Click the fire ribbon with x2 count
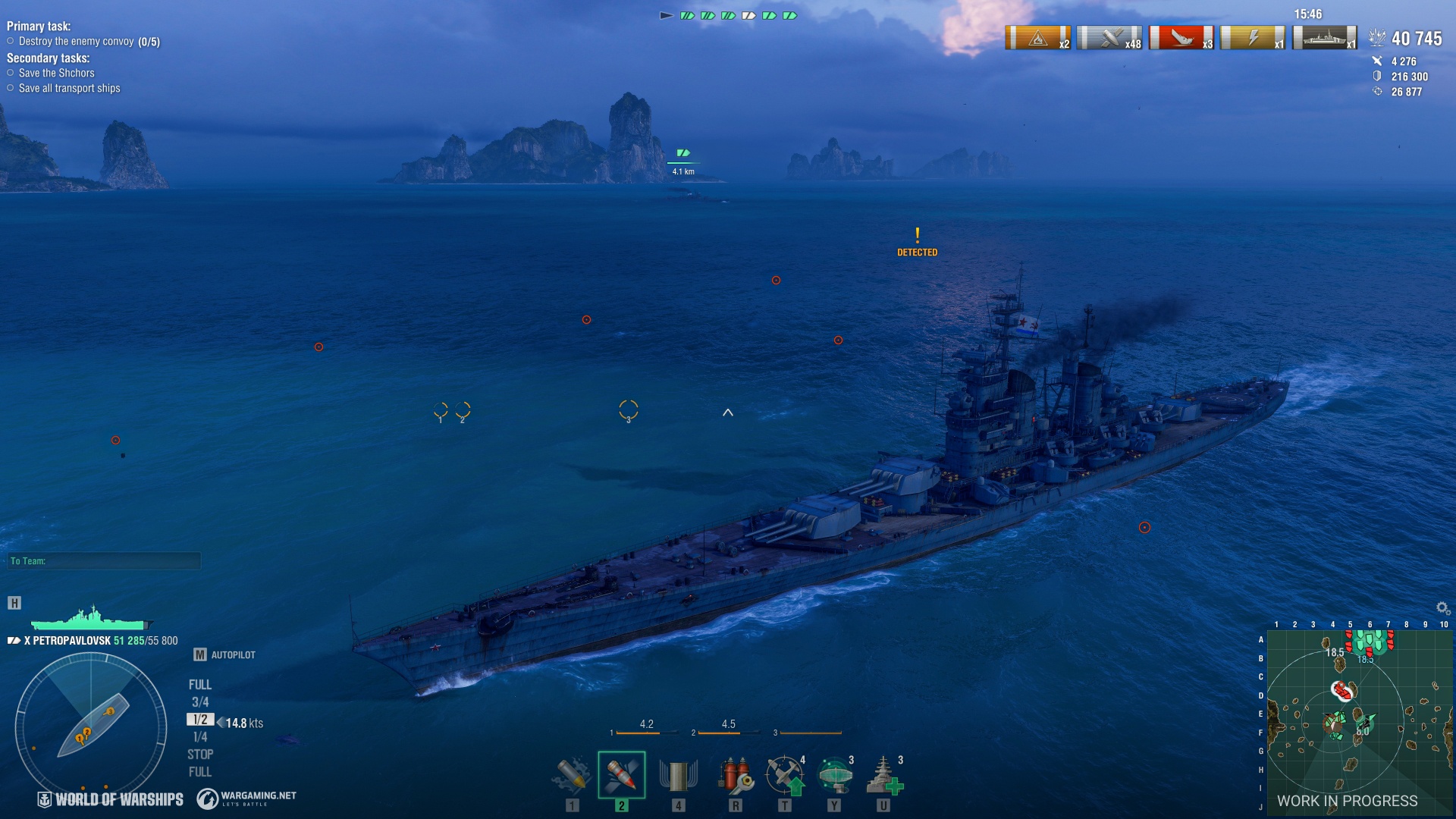Viewport: 1456px width, 819px height. click(1037, 38)
